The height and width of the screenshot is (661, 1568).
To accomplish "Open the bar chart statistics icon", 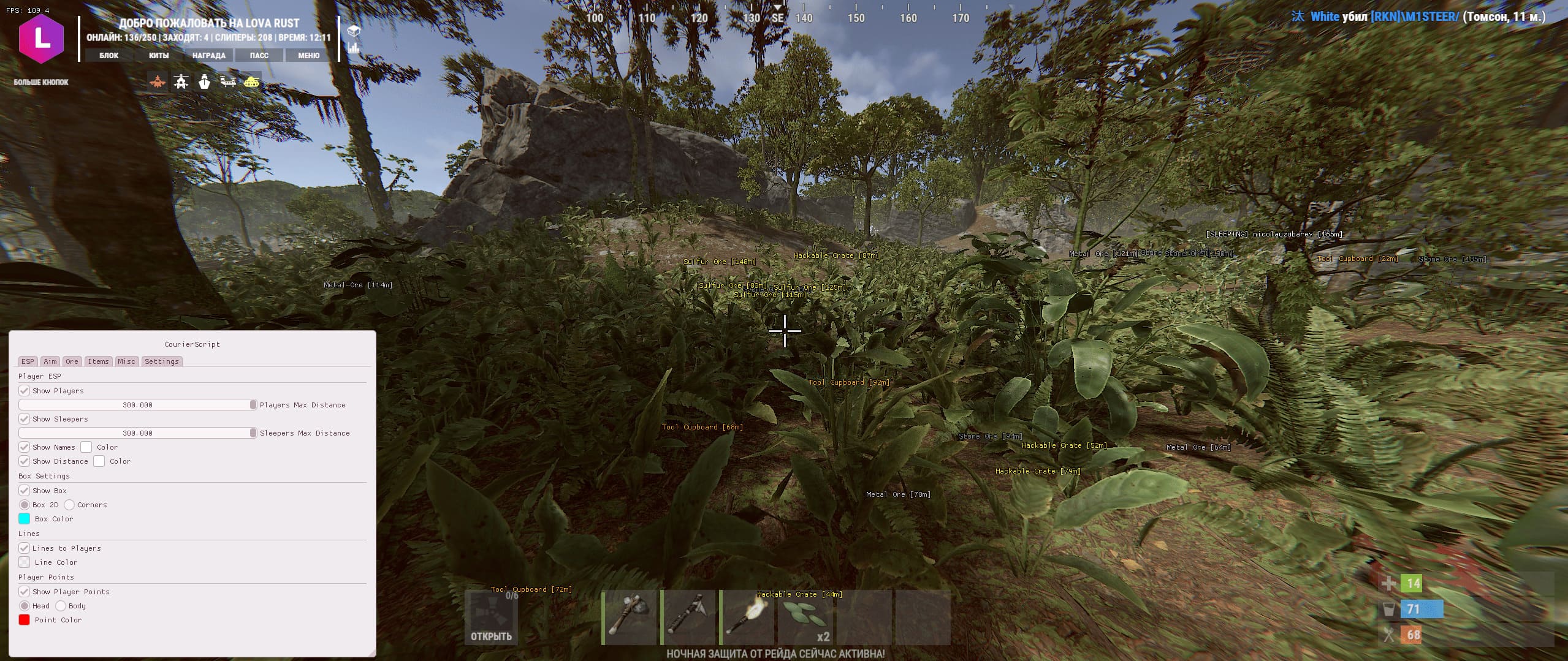I will (x=354, y=47).
